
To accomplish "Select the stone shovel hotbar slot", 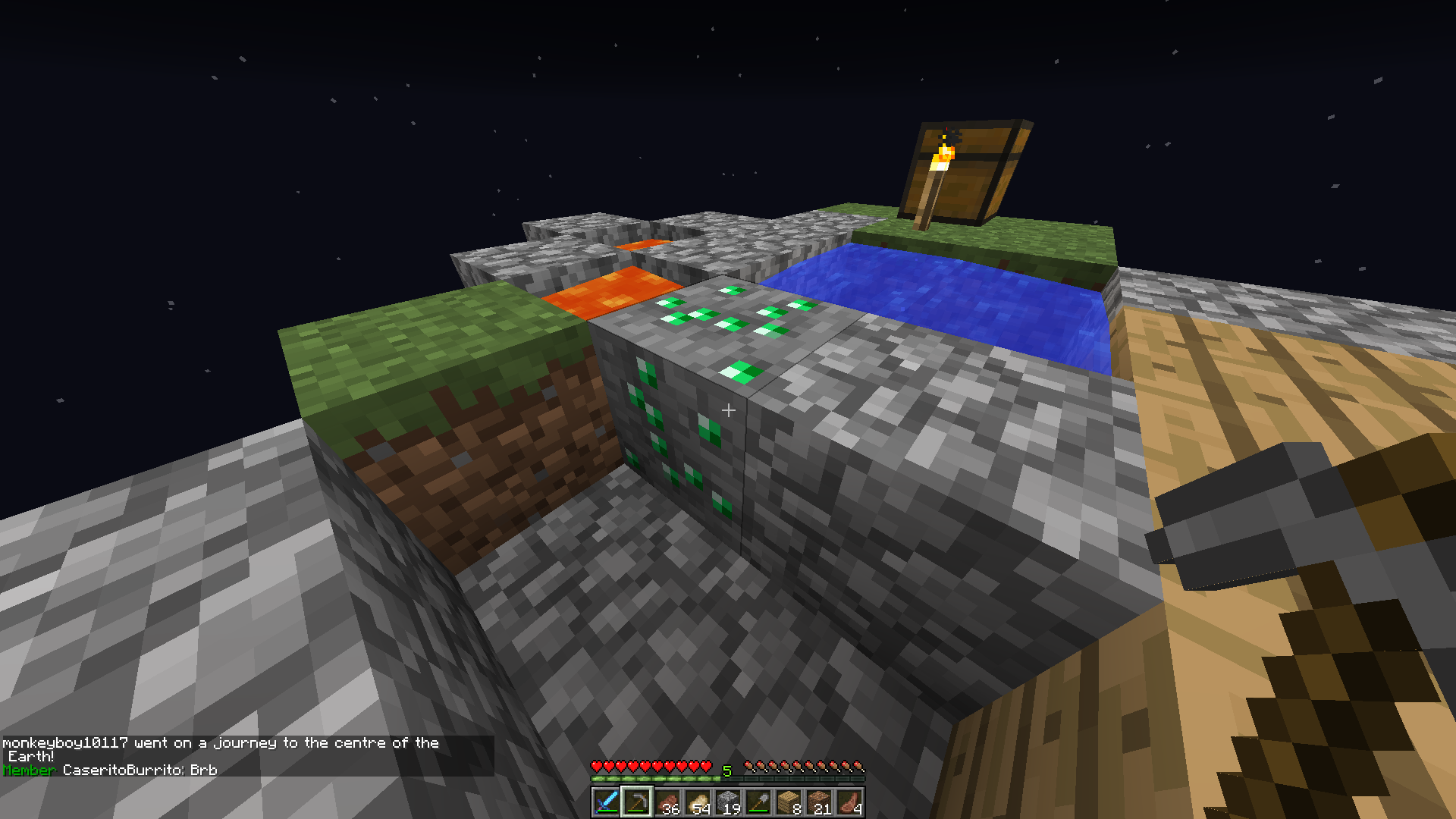I will 758,802.
